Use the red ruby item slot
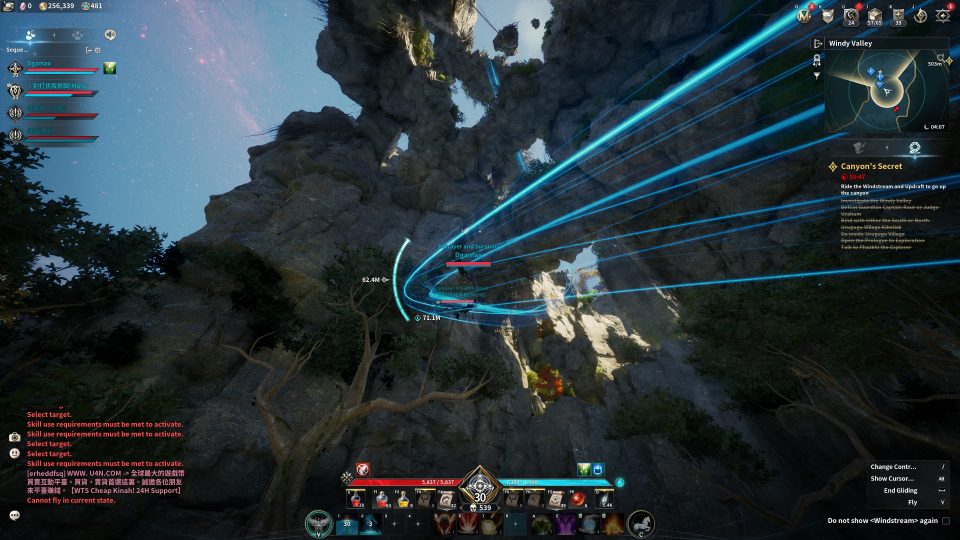 click(x=578, y=498)
